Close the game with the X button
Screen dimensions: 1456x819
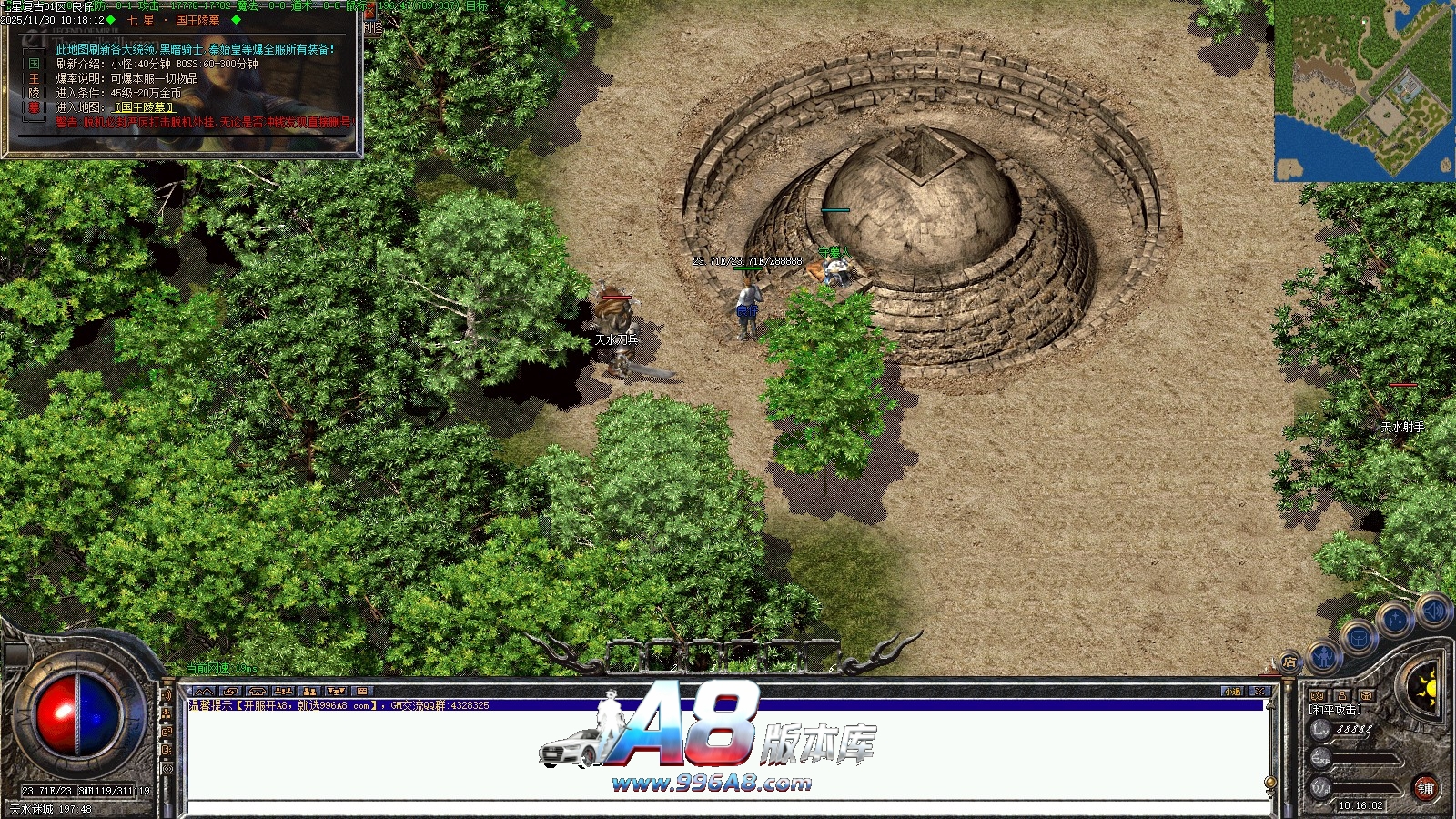pyautogui.click(x=1259, y=692)
